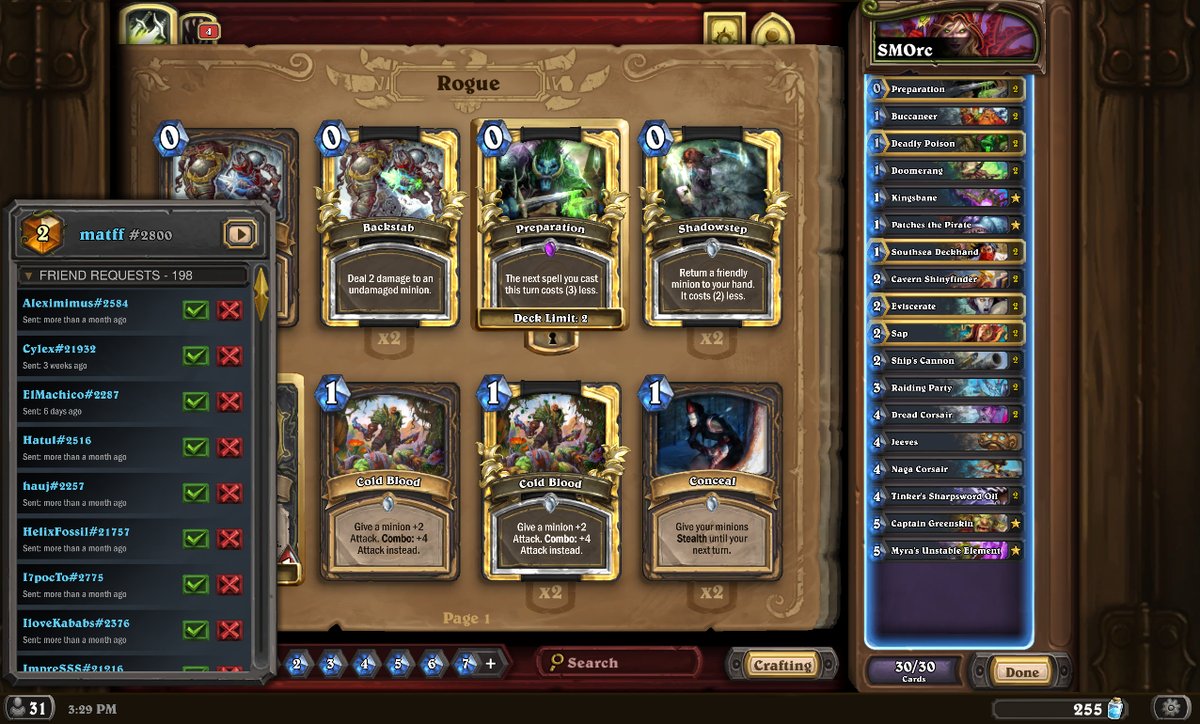Decline the friend request from Cylex
The width and height of the screenshot is (1200, 724).
pyautogui.click(x=230, y=356)
